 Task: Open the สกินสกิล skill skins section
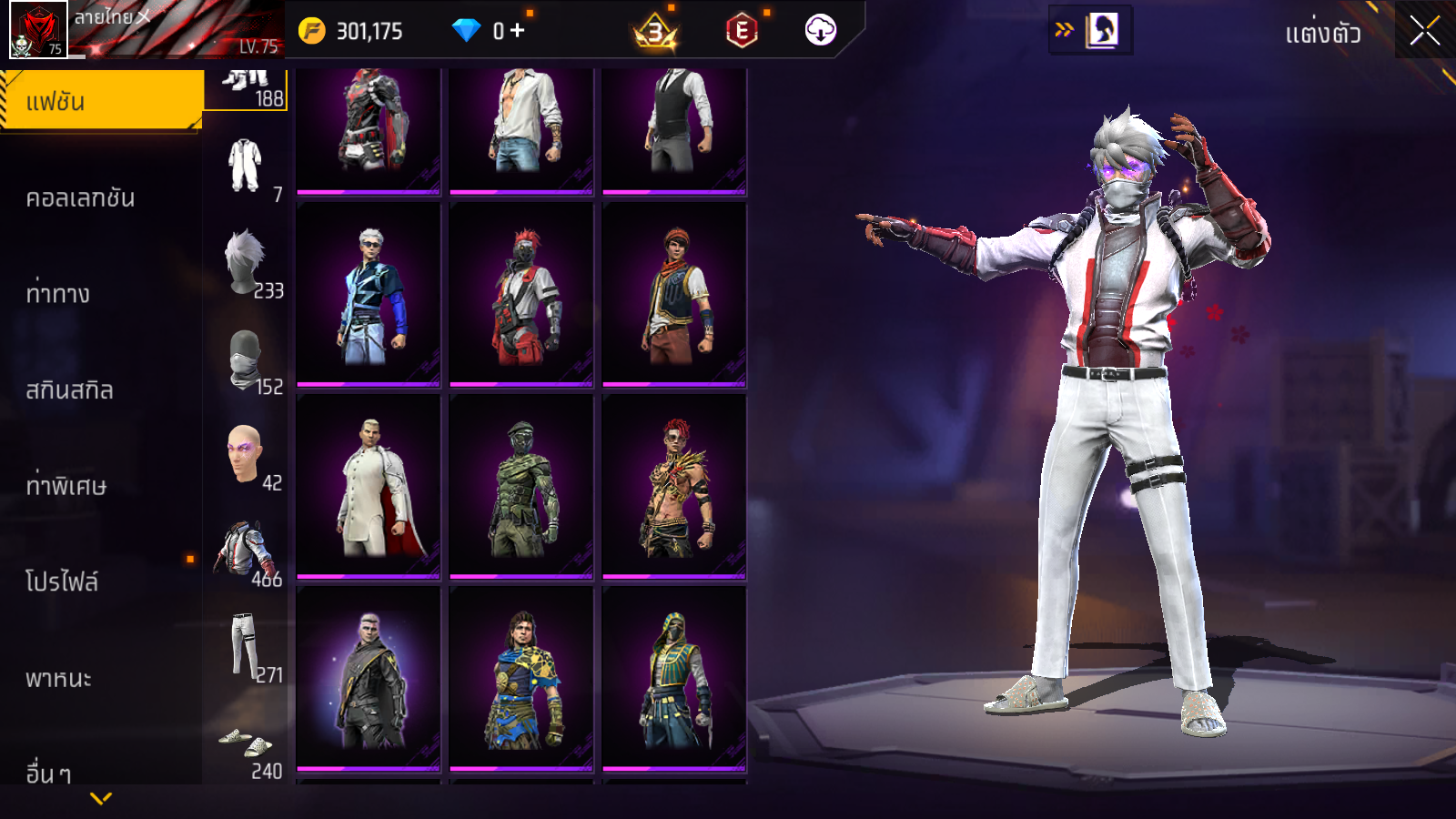click(x=69, y=390)
